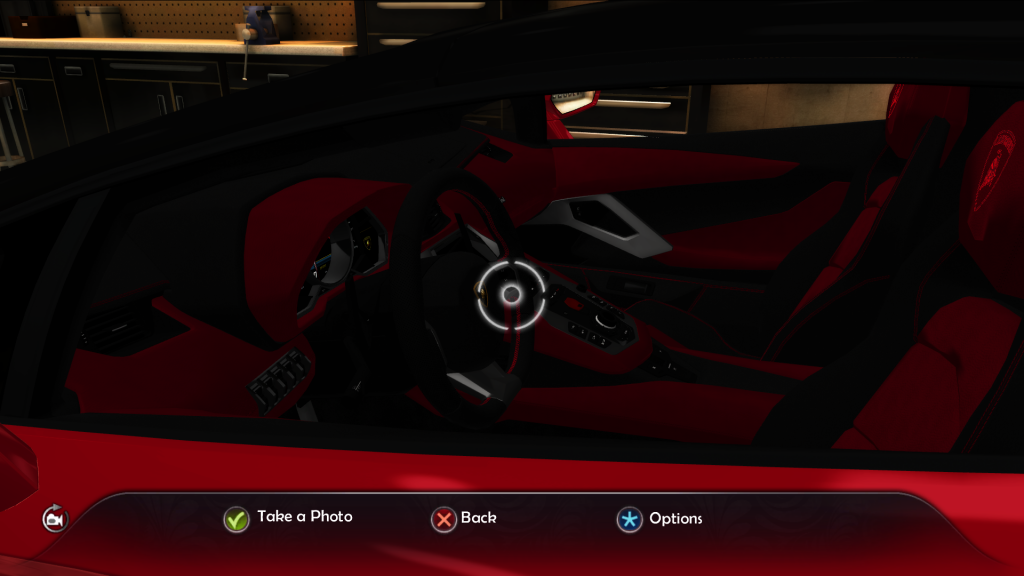Click the camera icon in the bottom bar

pyautogui.click(x=55, y=520)
